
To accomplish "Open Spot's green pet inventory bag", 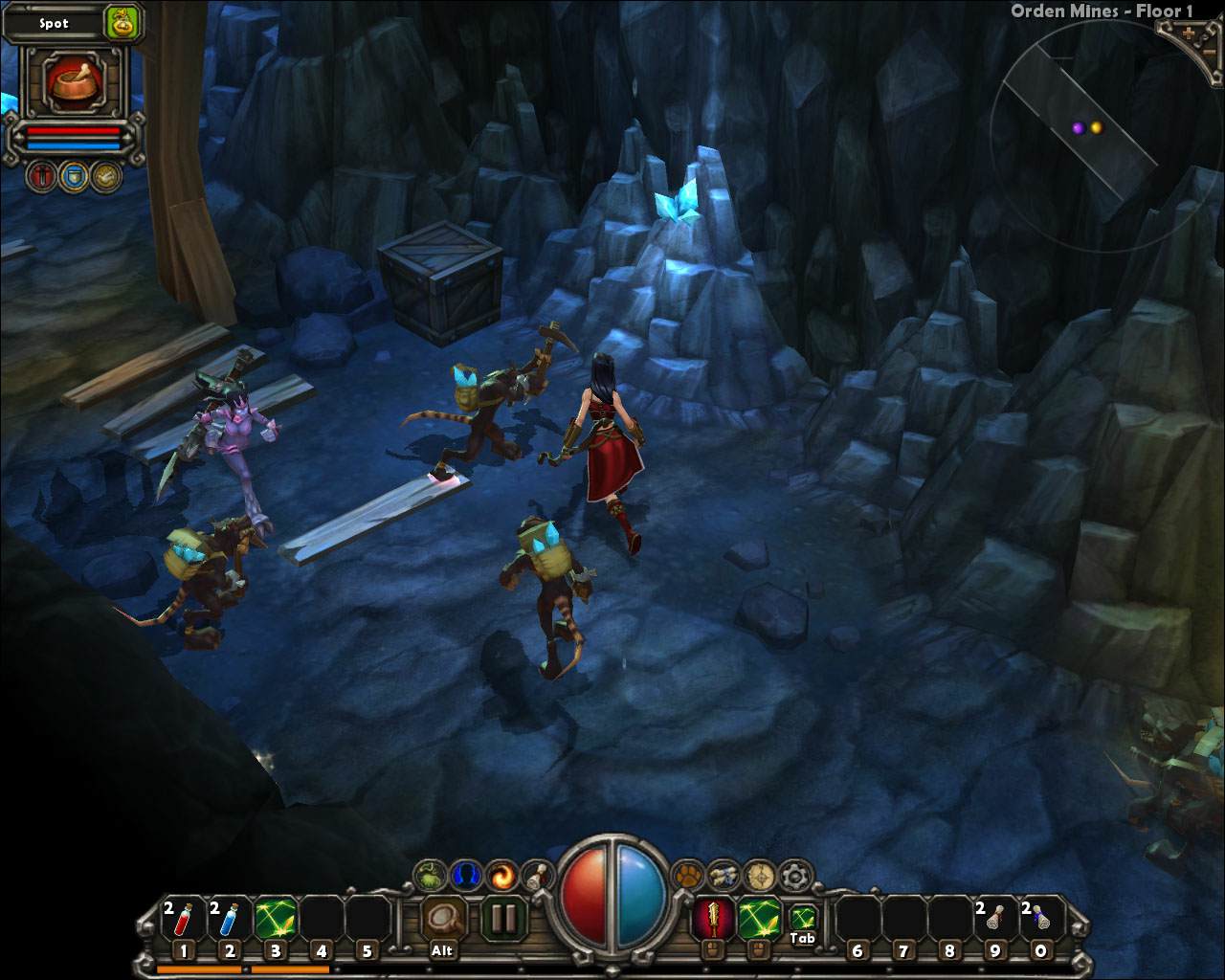I will click(x=122, y=22).
